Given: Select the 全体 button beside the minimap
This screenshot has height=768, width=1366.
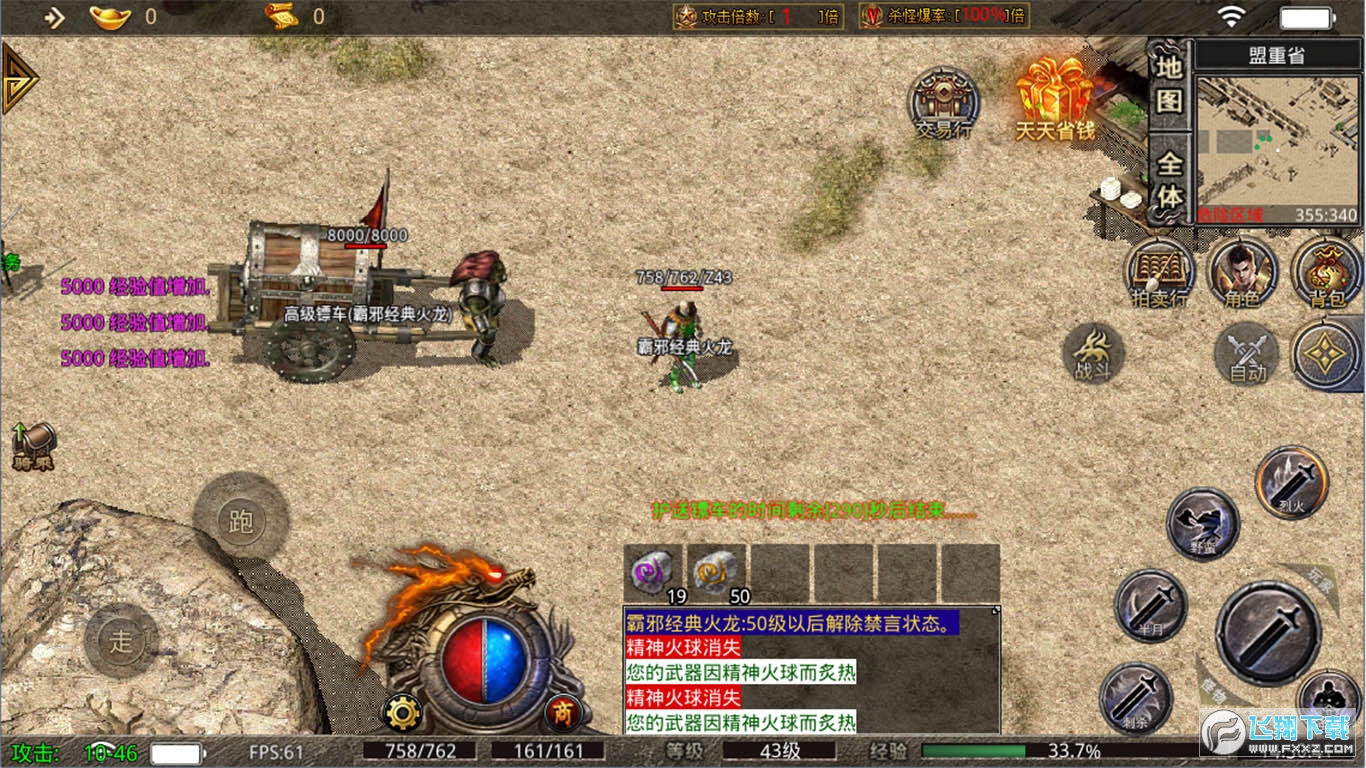Looking at the screenshot, I should pos(1169,181).
